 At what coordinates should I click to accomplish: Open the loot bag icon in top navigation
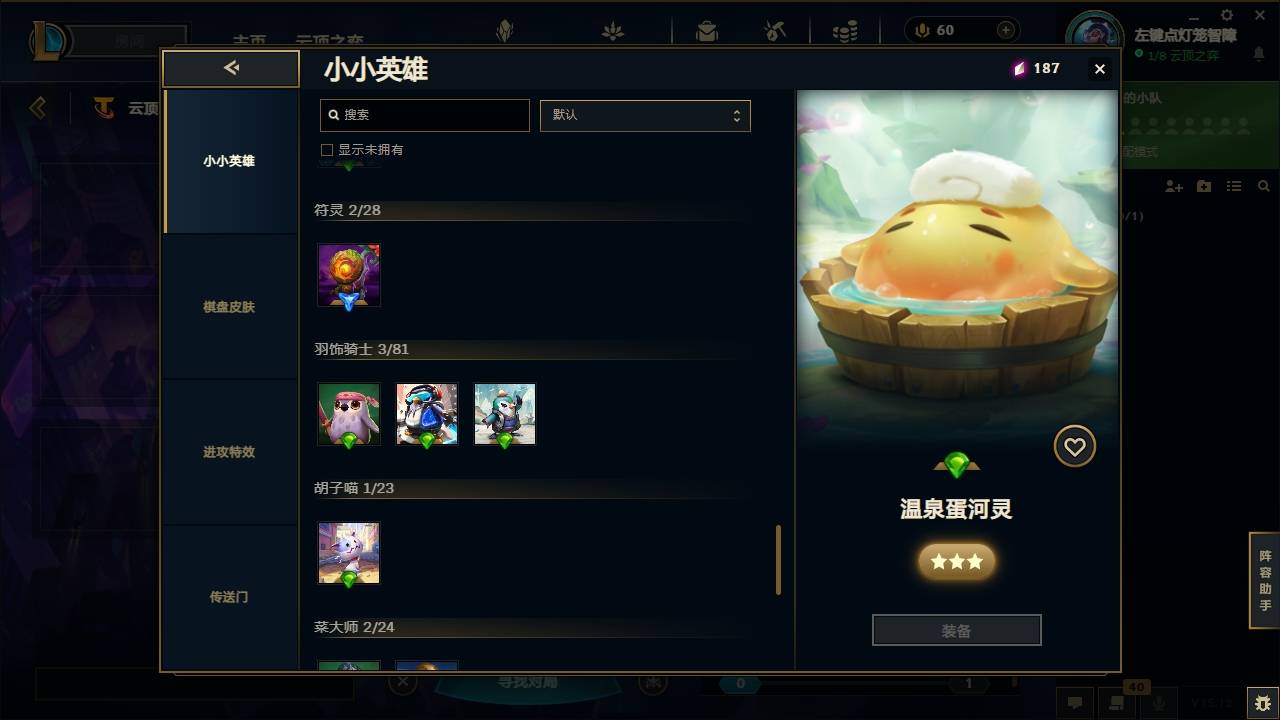706,30
